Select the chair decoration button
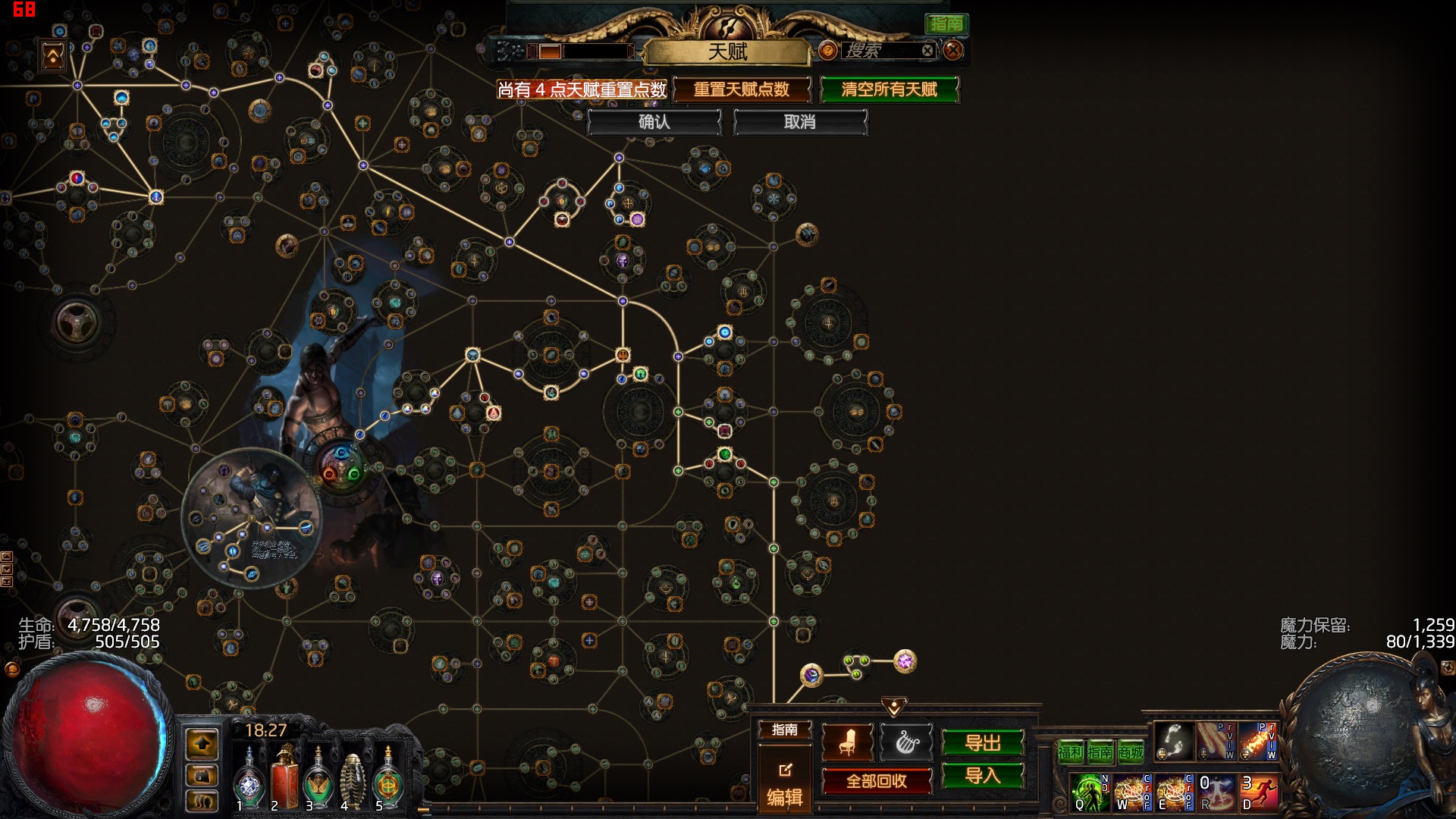Viewport: 1456px width, 819px height. (847, 742)
